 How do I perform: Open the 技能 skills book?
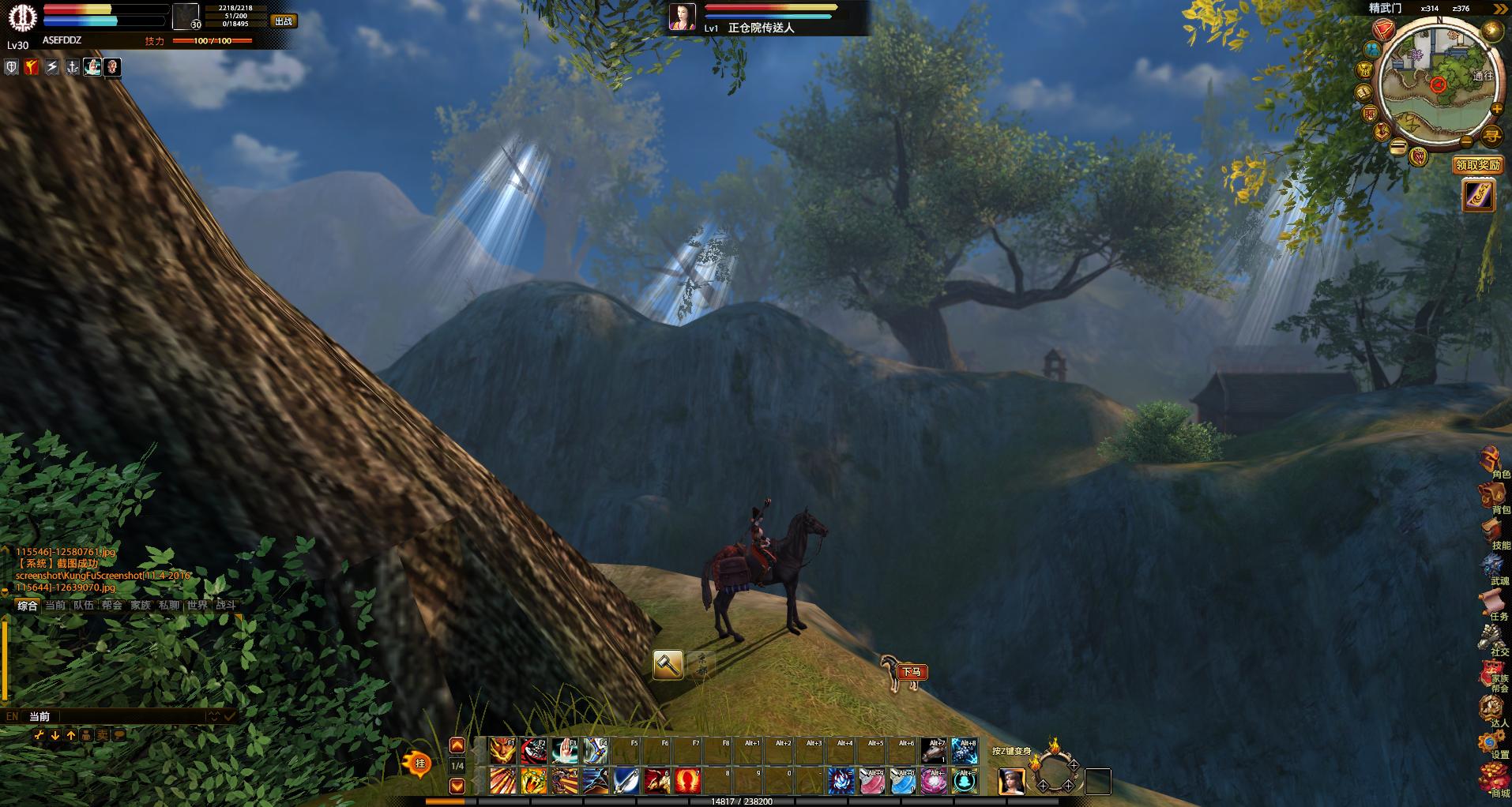1492,533
